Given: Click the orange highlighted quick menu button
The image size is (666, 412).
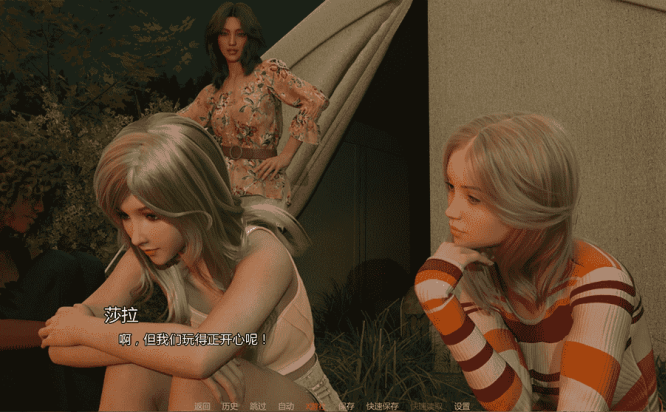Looking at the screenshot, I should click(315, 406).
